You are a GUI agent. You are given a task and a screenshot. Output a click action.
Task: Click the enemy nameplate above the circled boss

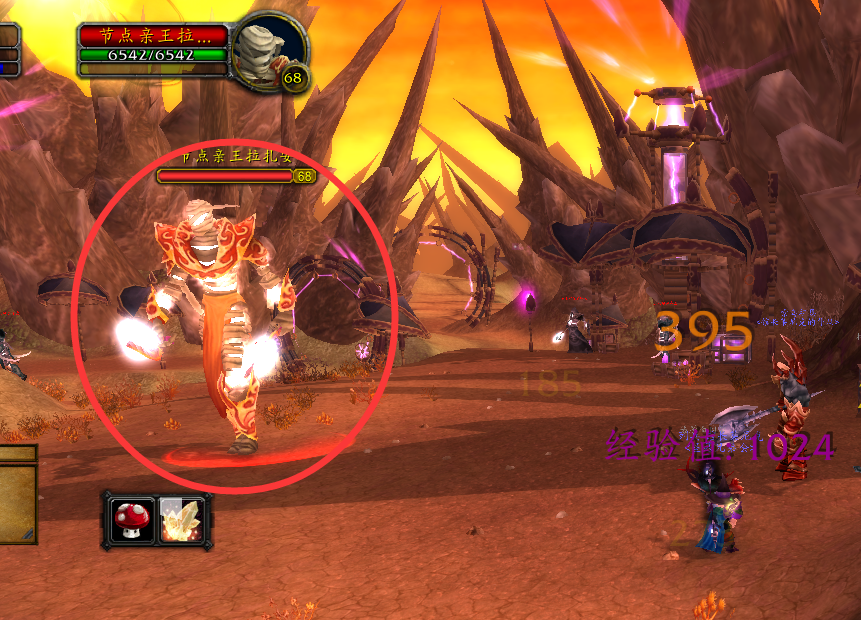click(226, 176)
